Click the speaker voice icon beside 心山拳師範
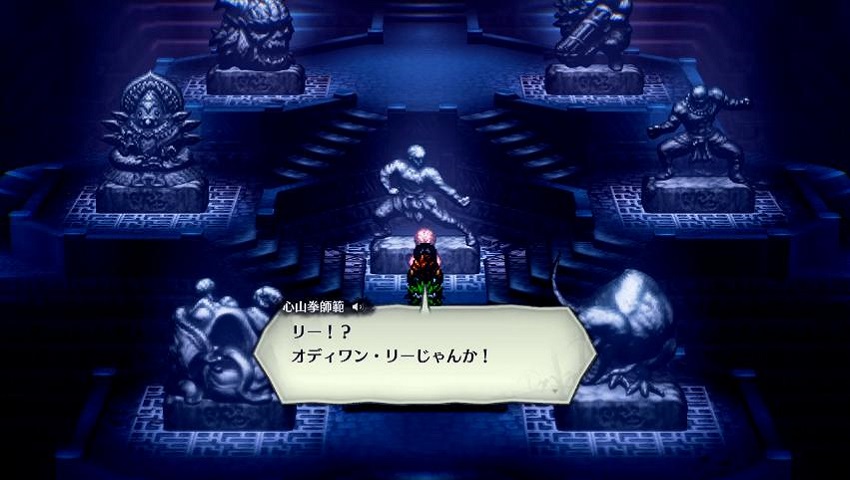This screenshot has height=480, width=850. 358,306
